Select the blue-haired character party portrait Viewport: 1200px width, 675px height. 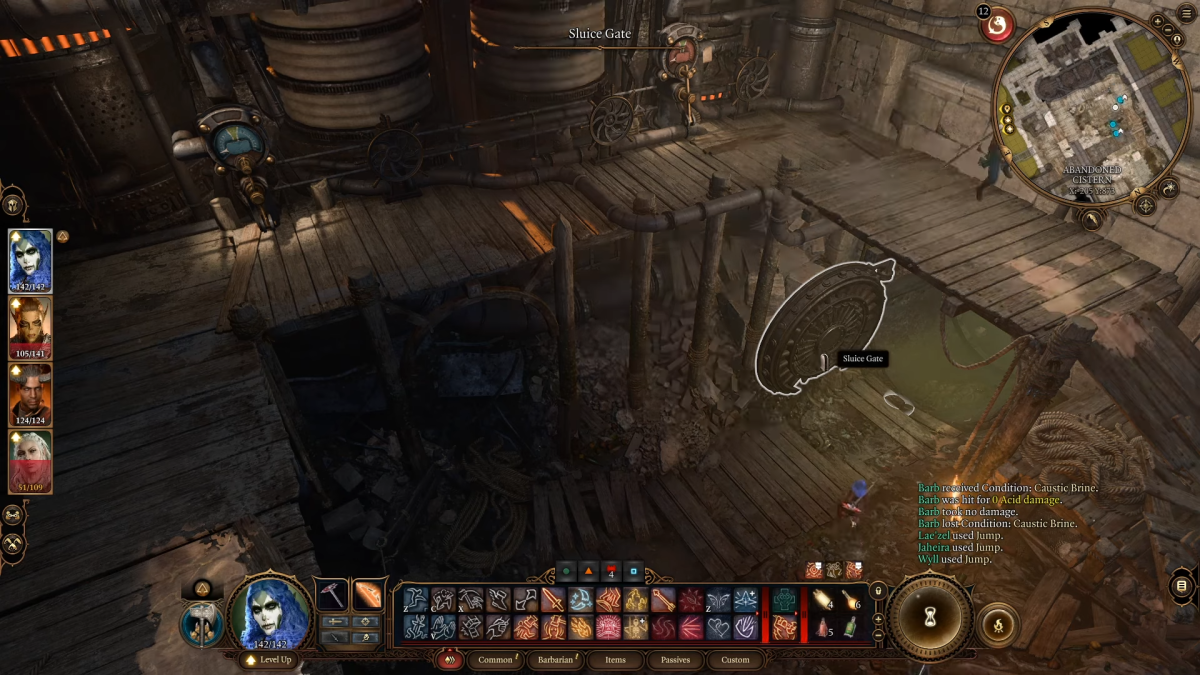pos(30,259)
